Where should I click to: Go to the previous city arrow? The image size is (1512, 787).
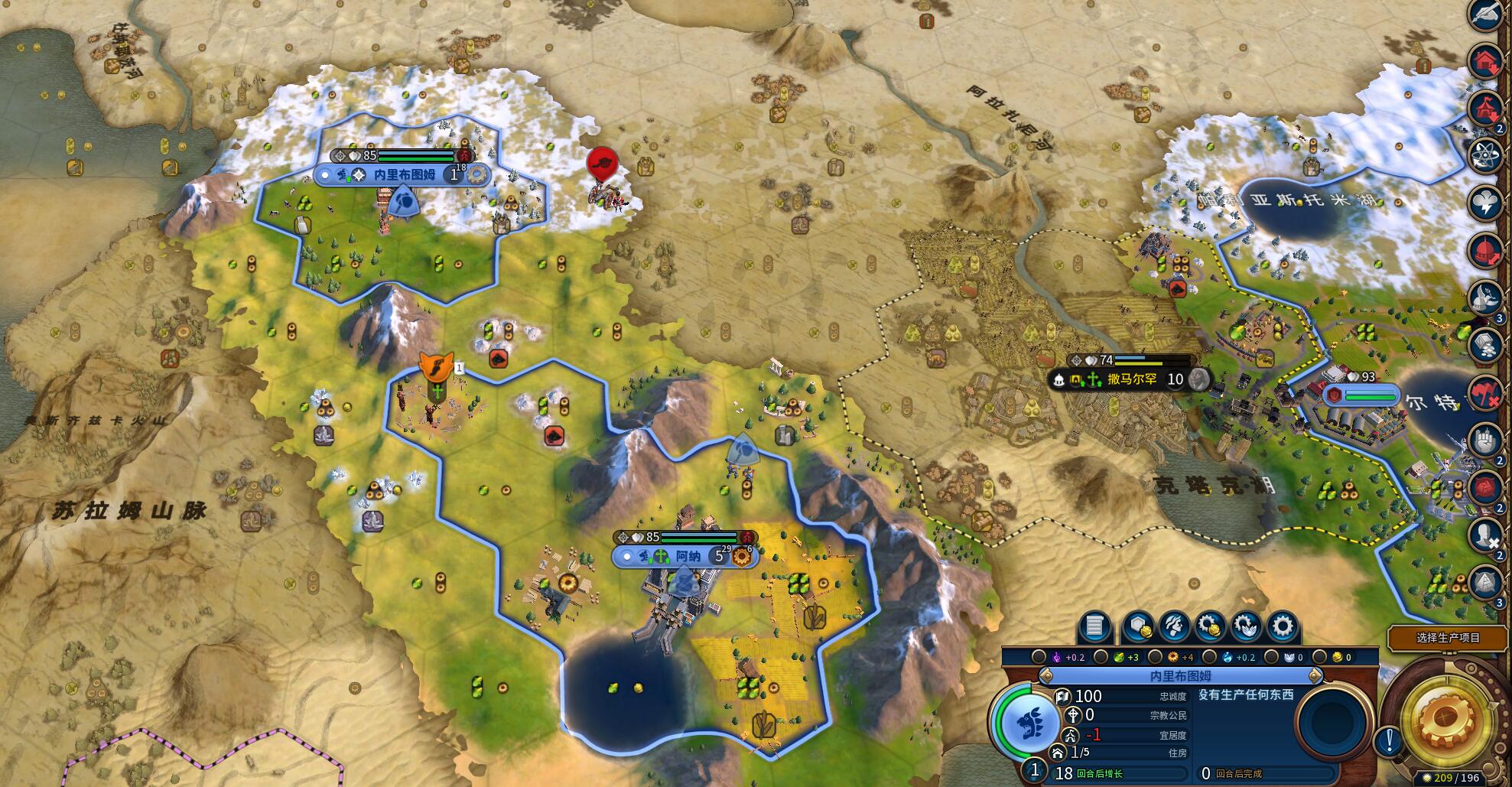1045,676
